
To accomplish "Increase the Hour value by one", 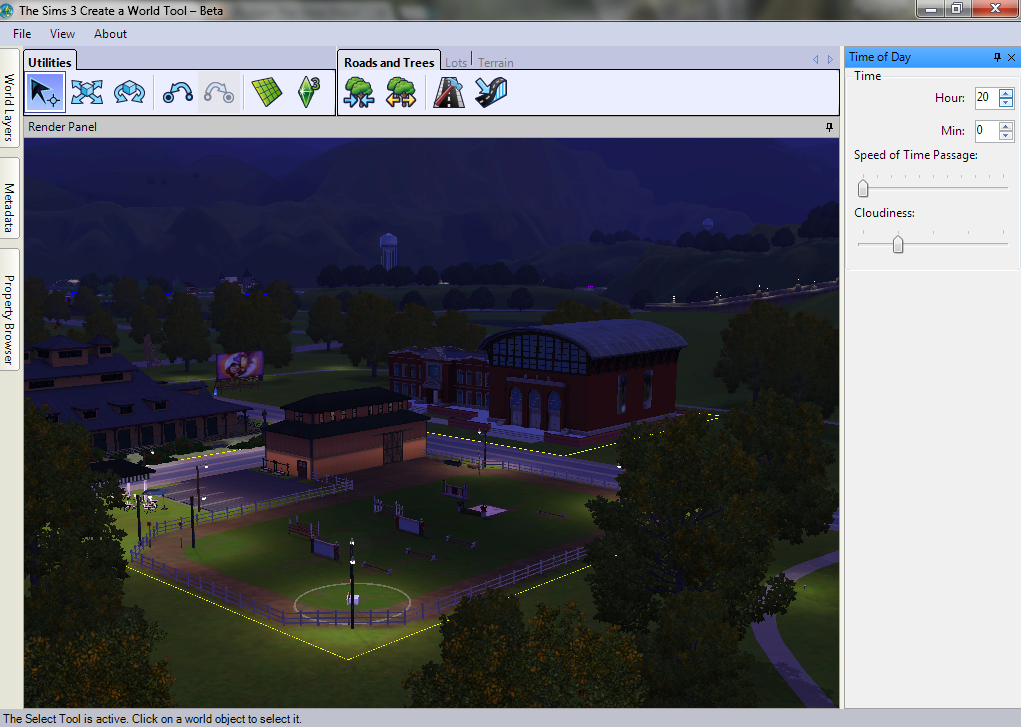I will (1006, 93).
